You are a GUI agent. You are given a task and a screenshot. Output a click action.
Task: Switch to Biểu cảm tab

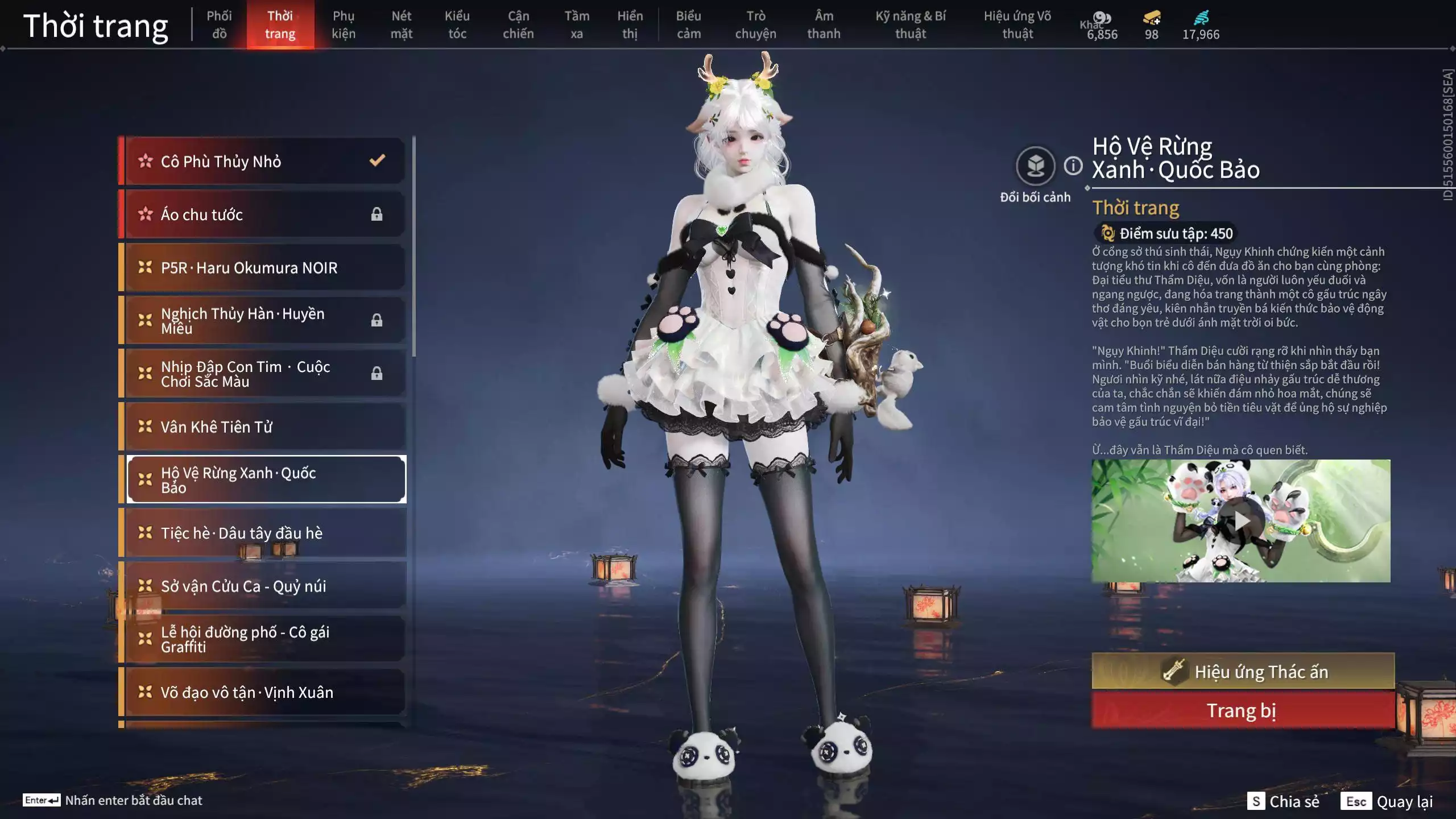coord(688,24)
